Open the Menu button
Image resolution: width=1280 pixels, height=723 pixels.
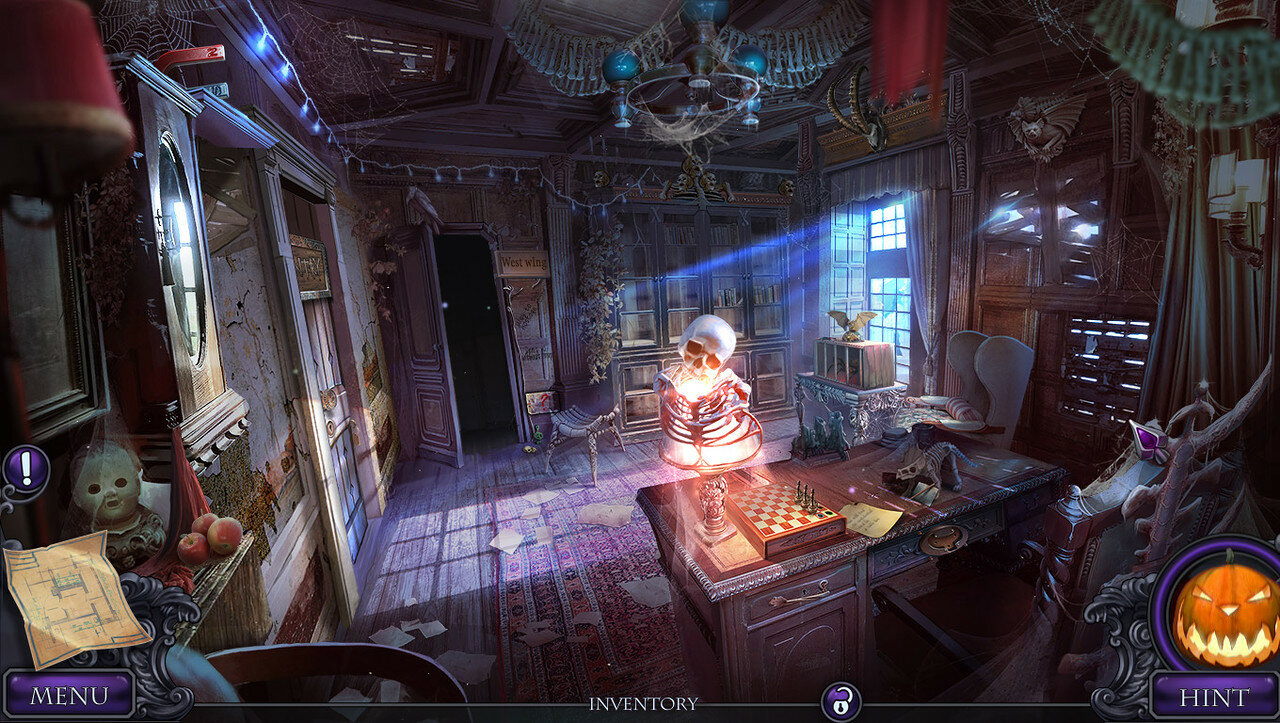[x=68, y=695]
